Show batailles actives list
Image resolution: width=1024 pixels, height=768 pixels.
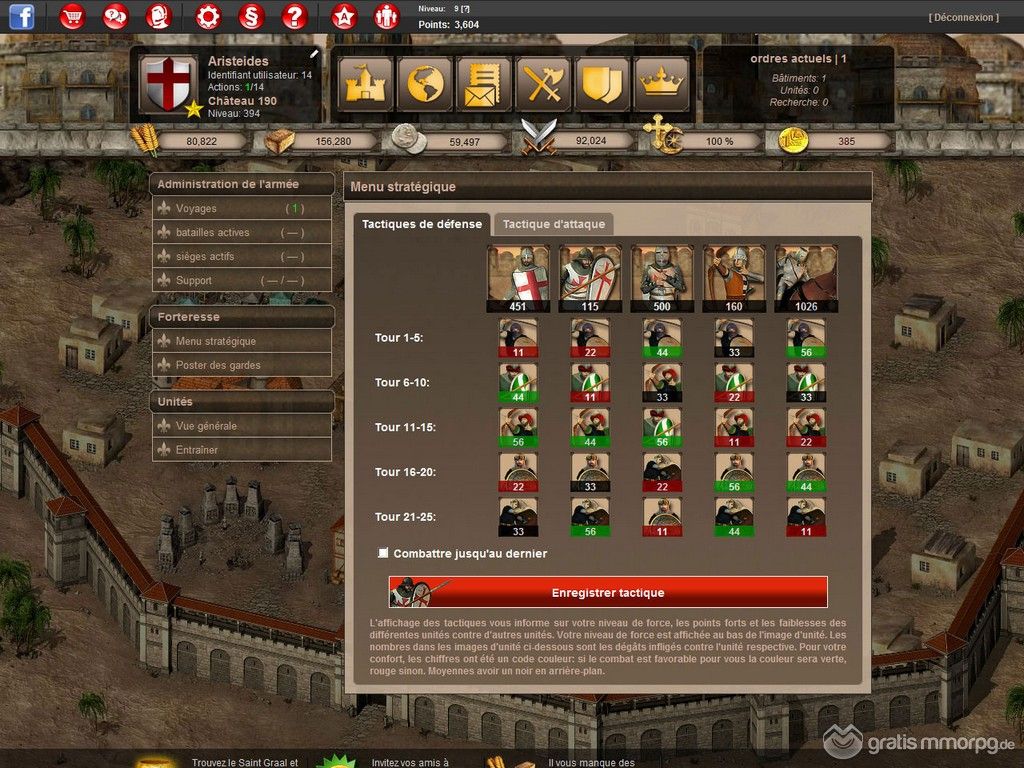coord(212,233)
